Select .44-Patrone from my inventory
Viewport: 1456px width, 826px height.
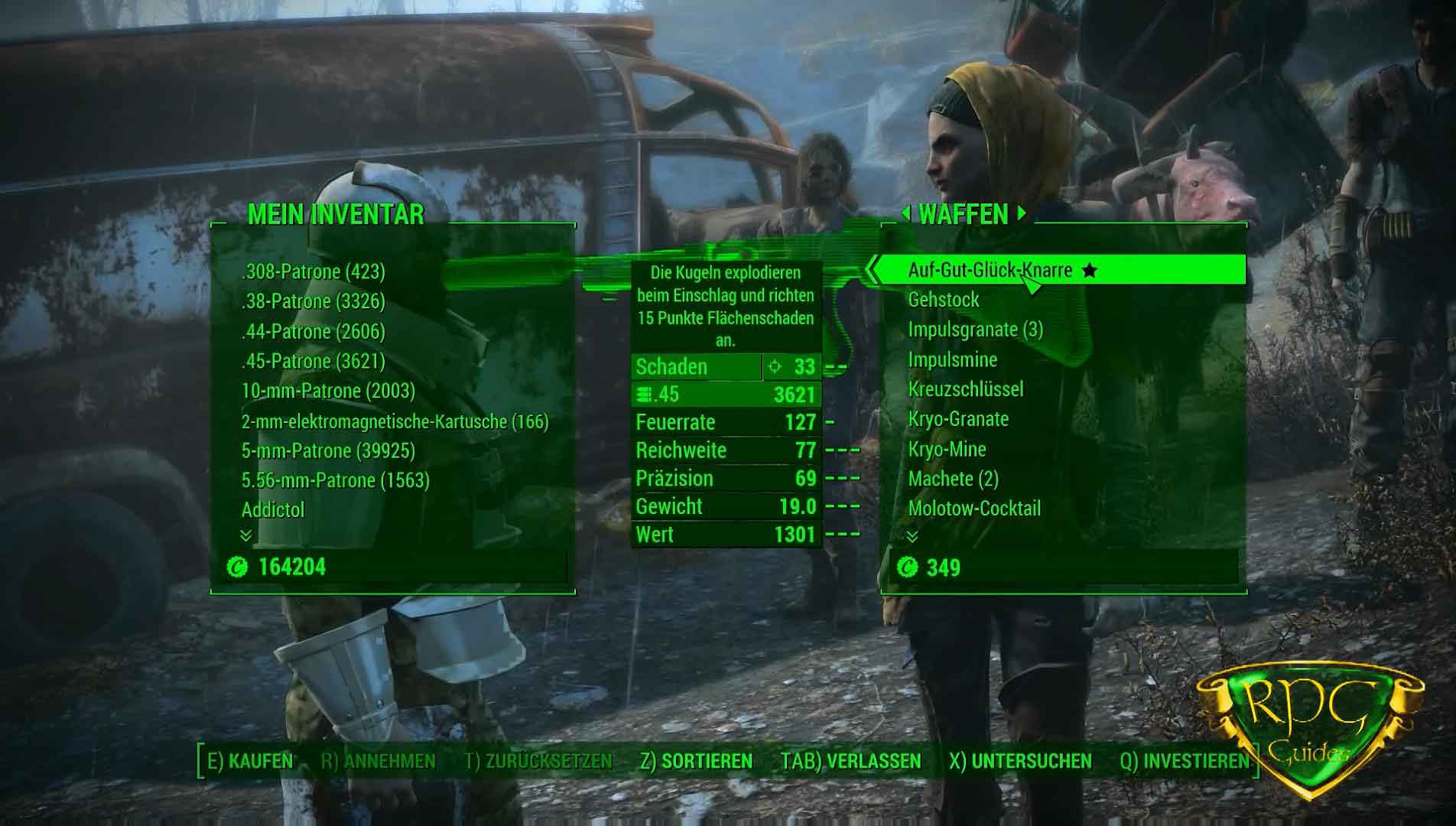(313, 331)
